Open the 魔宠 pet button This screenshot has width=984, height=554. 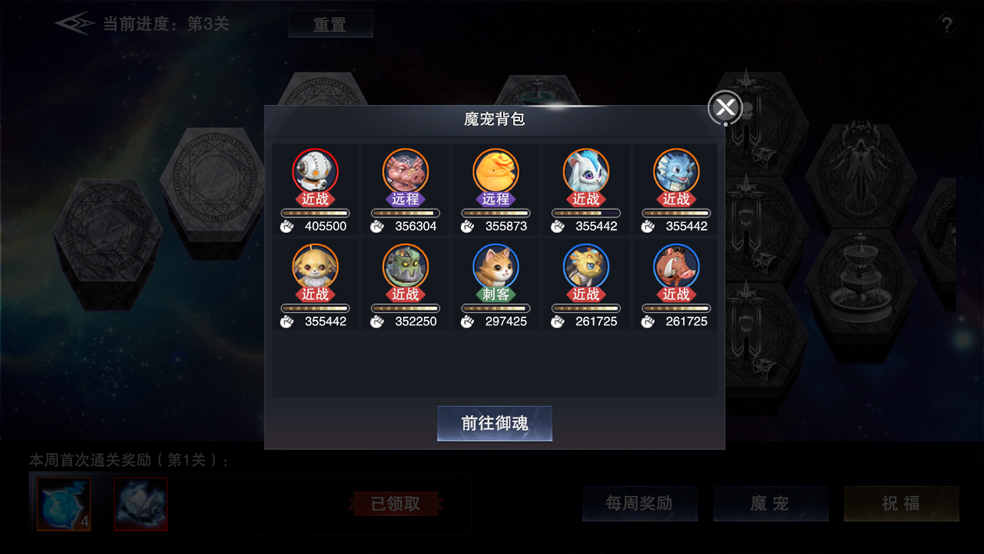click(x=770, y=504)
